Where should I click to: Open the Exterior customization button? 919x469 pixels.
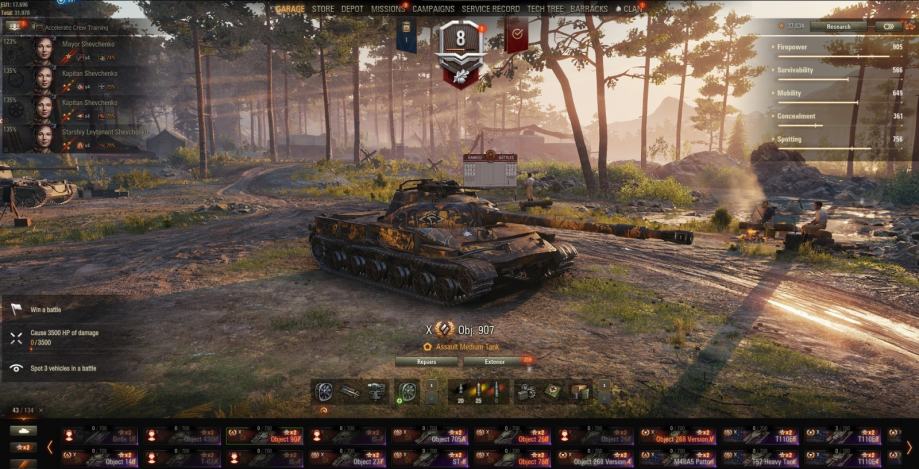pos(496,361)
